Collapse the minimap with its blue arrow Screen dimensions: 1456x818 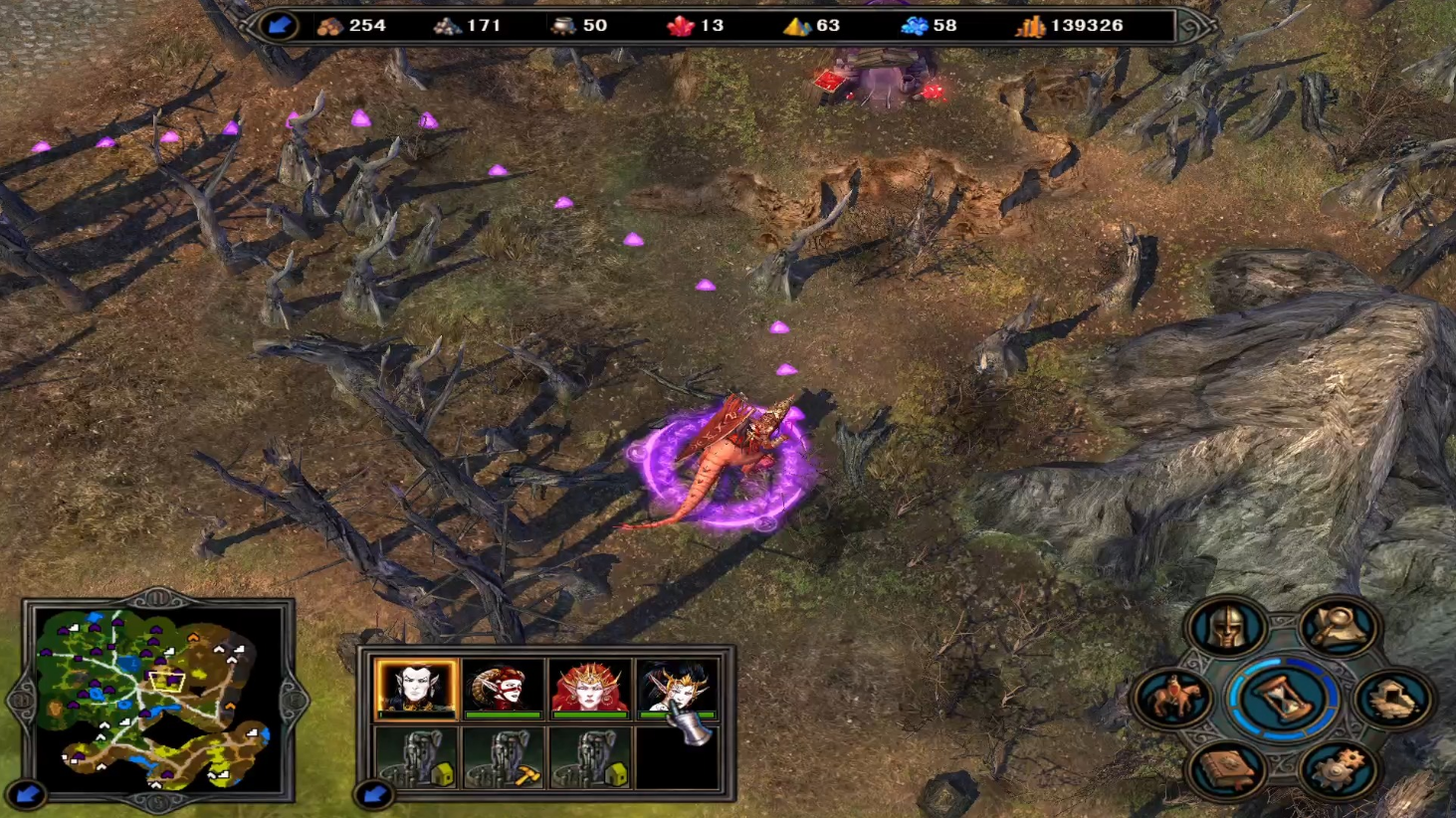(27, 794)
